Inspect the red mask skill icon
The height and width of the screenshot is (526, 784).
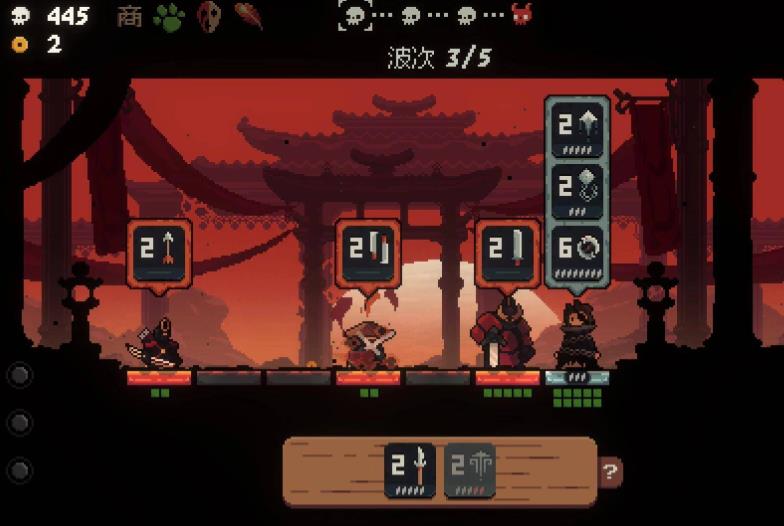(208, 16)
